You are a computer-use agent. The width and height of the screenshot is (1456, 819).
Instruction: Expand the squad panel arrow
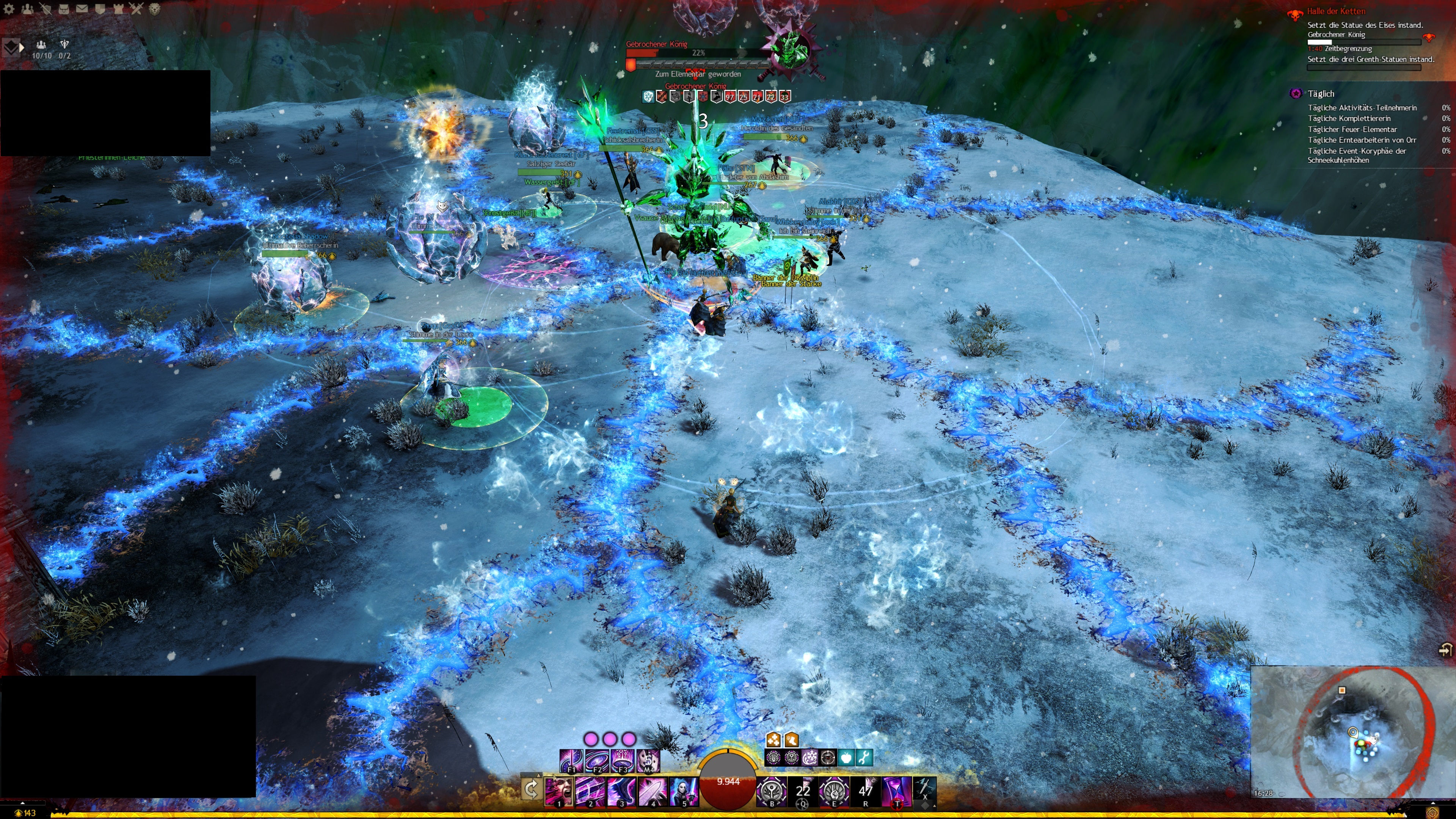(x=22, y=48)
